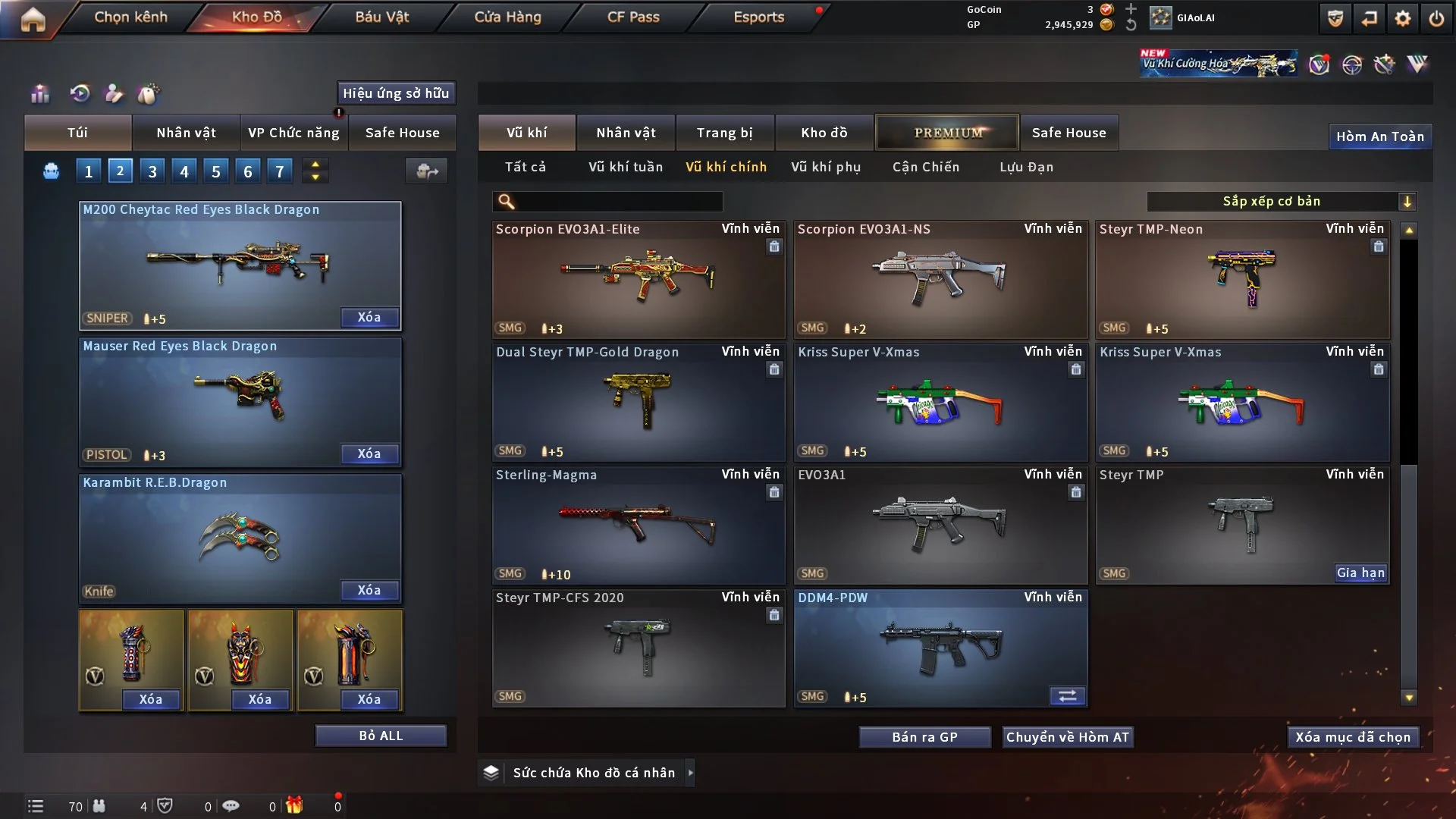Sell selection with Bán ra GP

(924, 737)
